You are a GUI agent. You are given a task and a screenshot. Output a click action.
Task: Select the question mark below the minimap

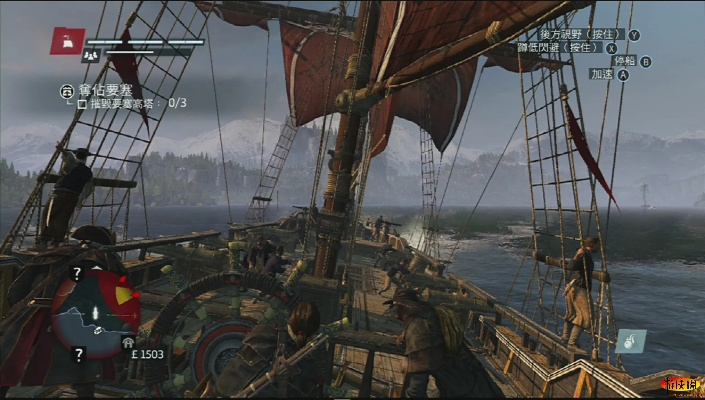point(78,353)
